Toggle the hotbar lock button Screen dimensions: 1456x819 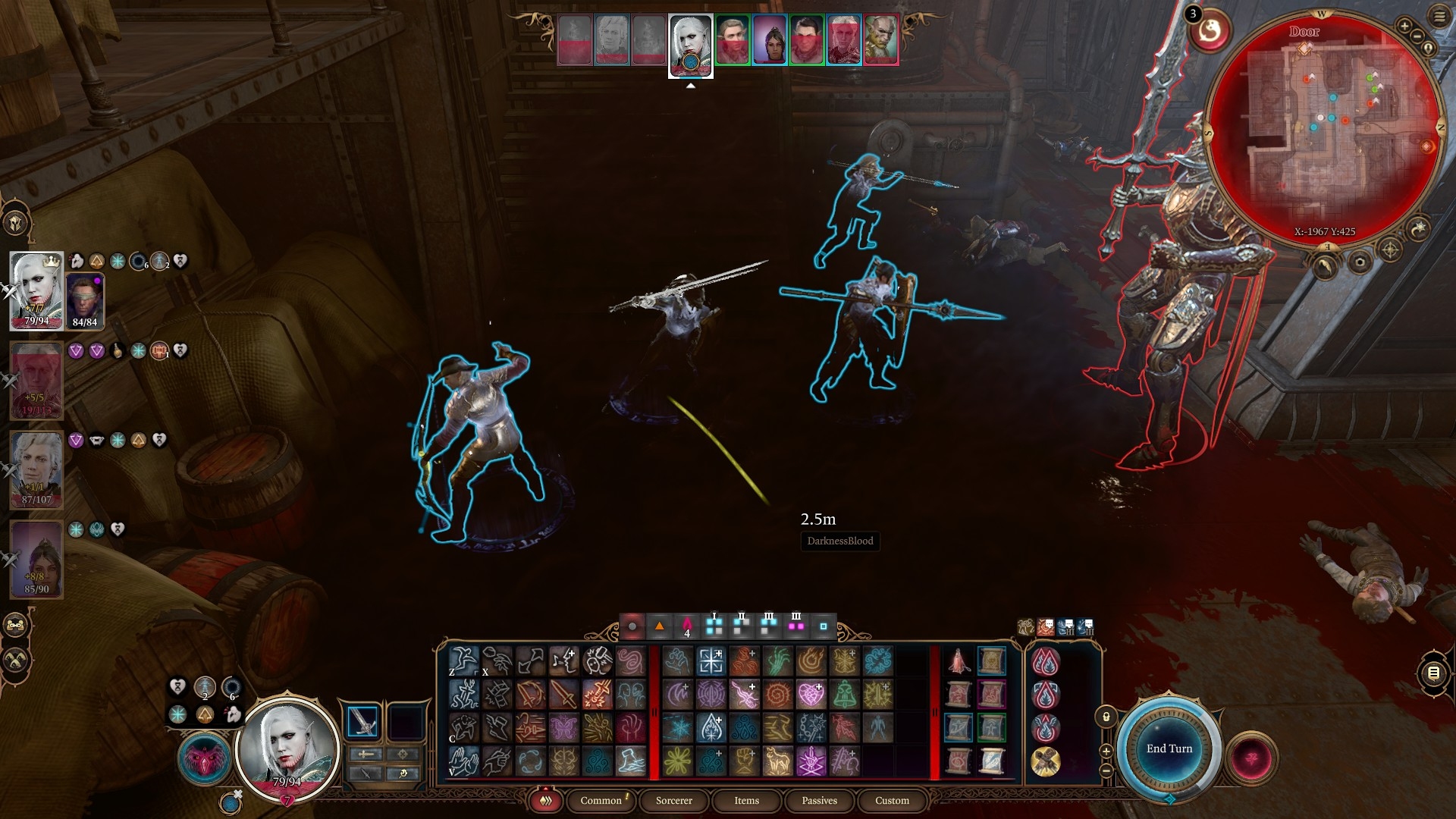point(1106,717)
